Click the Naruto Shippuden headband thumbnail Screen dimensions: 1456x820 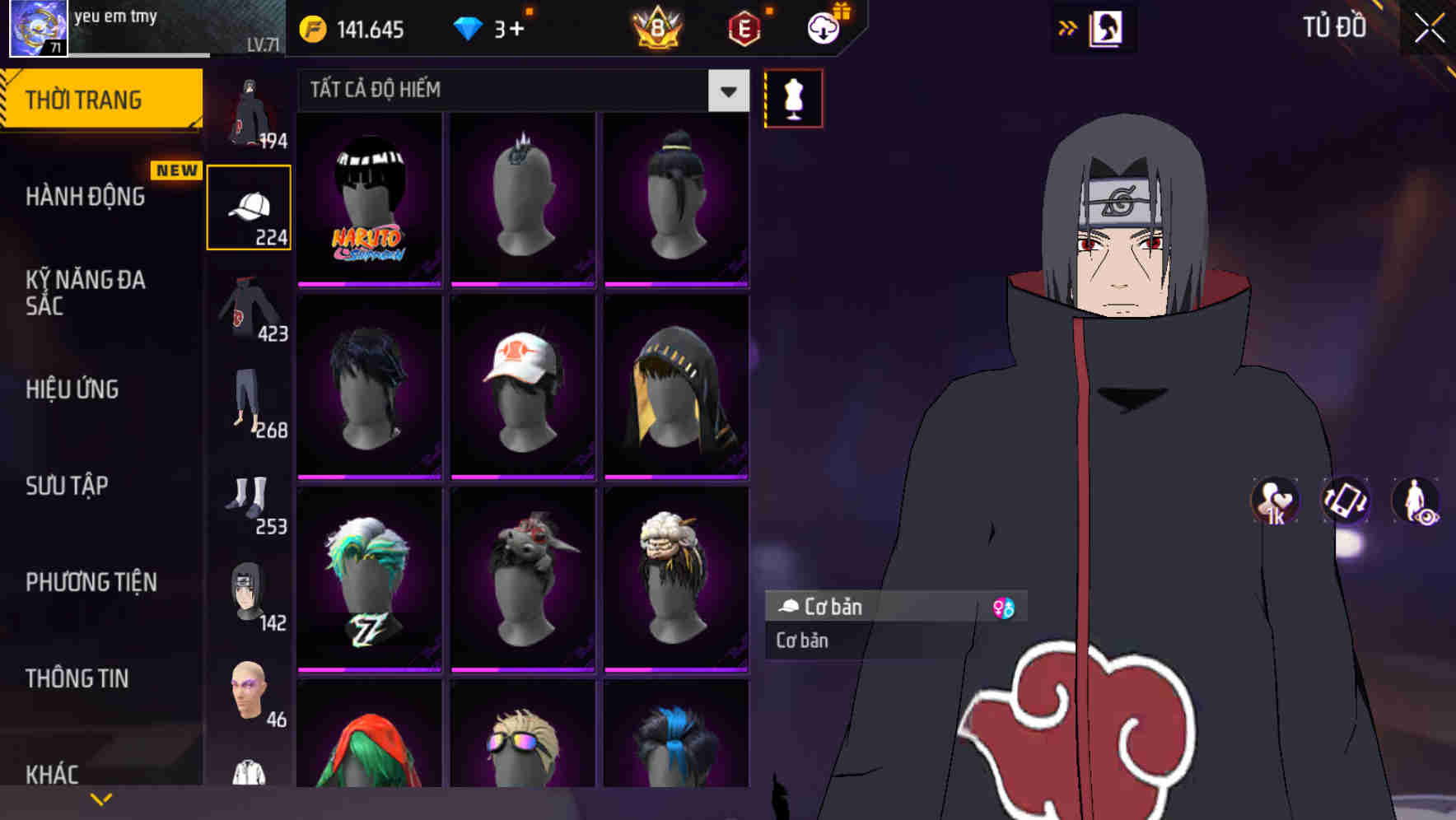tap(368, 200)
